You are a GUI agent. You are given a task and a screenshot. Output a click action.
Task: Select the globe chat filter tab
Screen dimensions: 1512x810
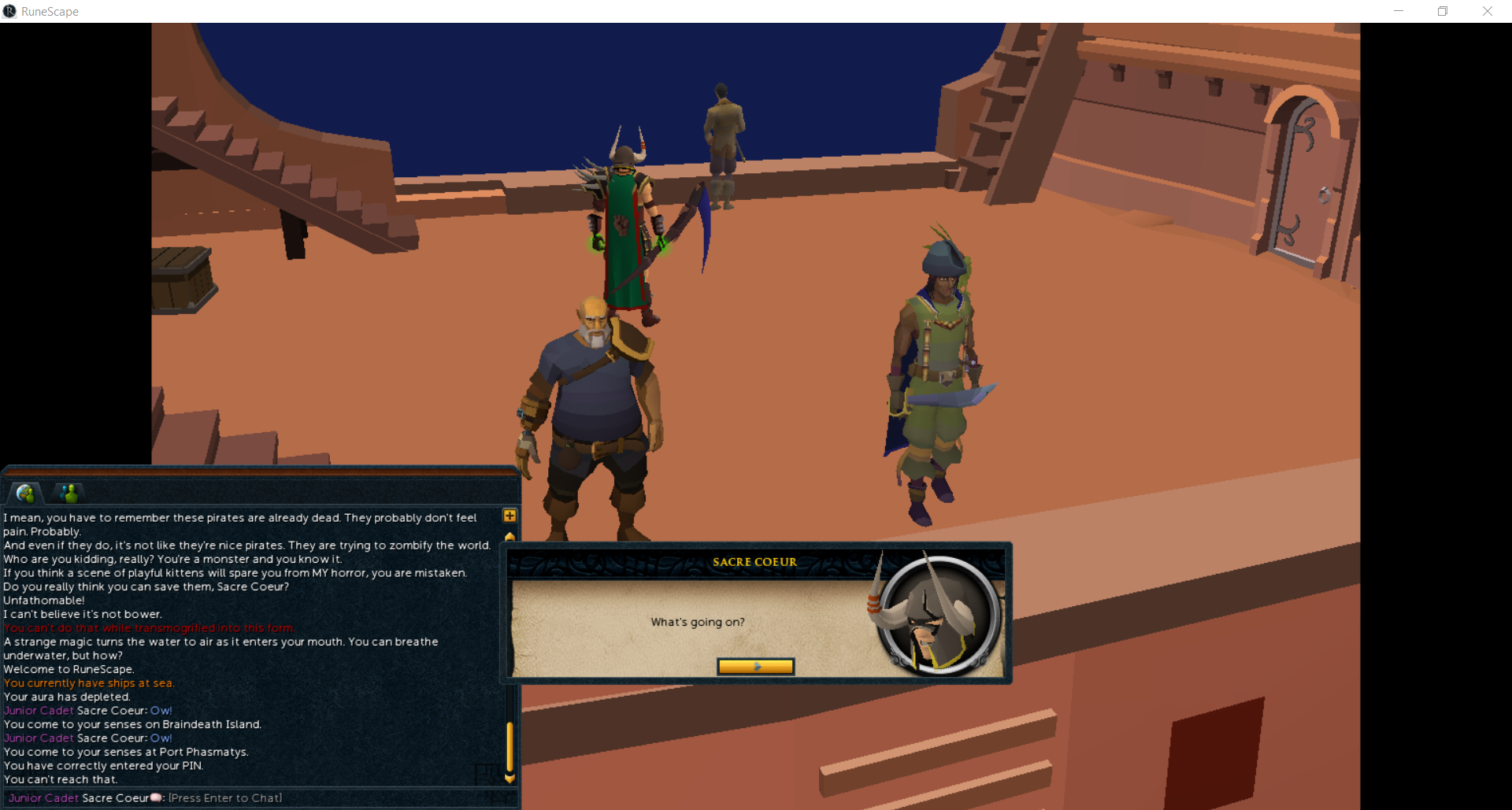coord(26,493)
